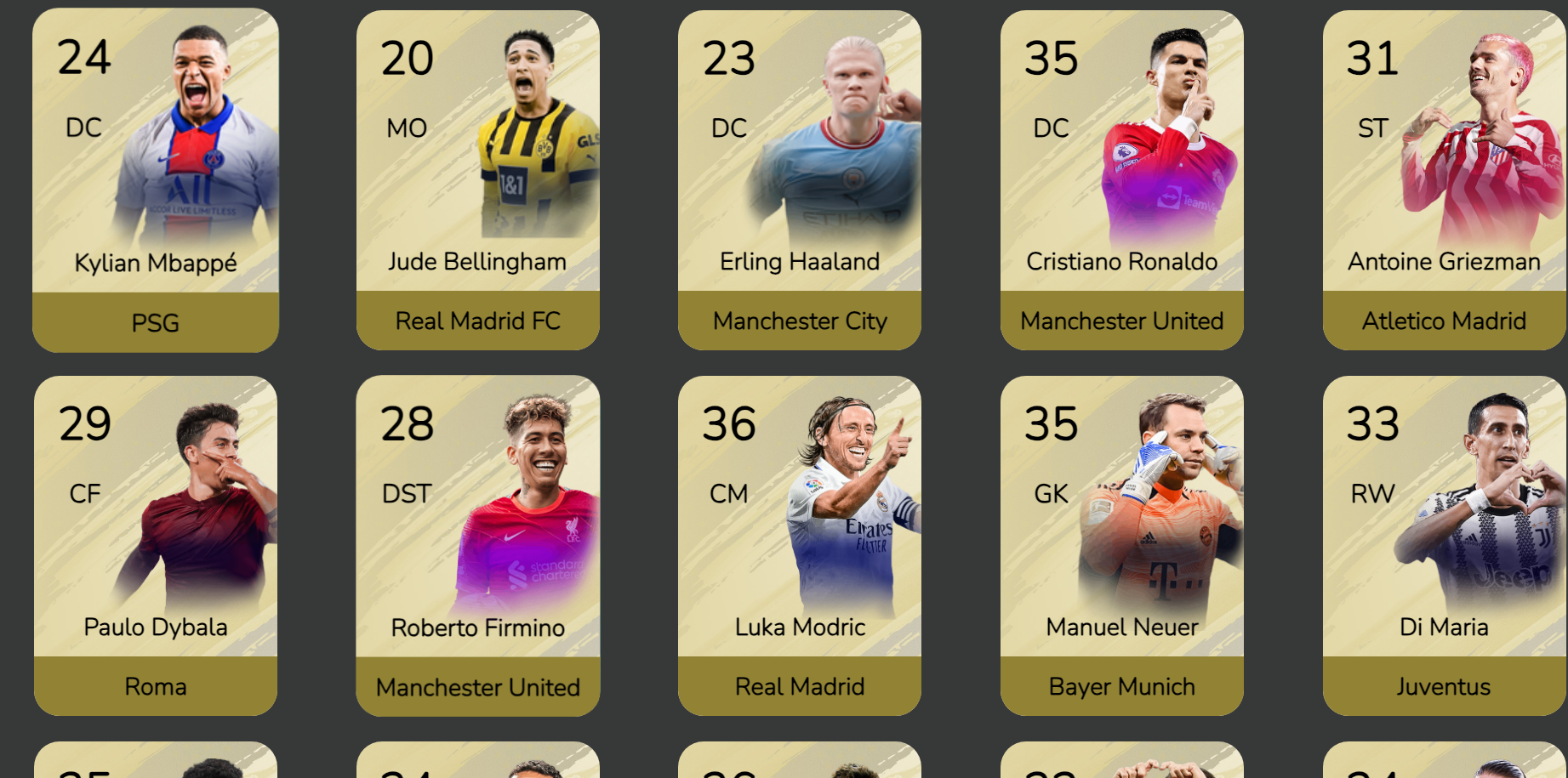Select the Bayer Munich club label

[x=1121, y=687]
